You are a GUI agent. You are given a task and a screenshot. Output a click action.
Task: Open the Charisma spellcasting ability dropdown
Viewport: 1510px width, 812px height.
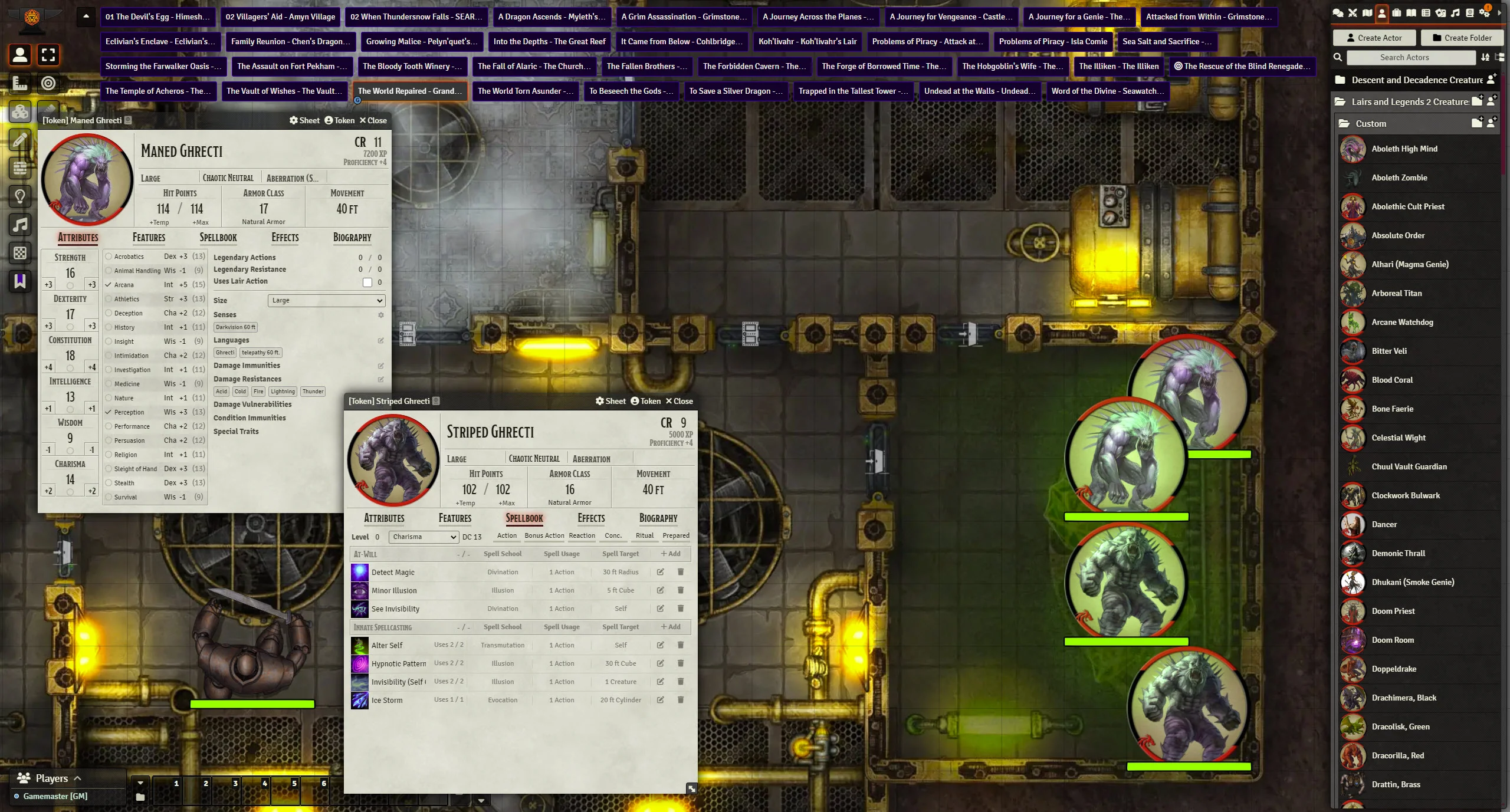[x=423, y=537]
